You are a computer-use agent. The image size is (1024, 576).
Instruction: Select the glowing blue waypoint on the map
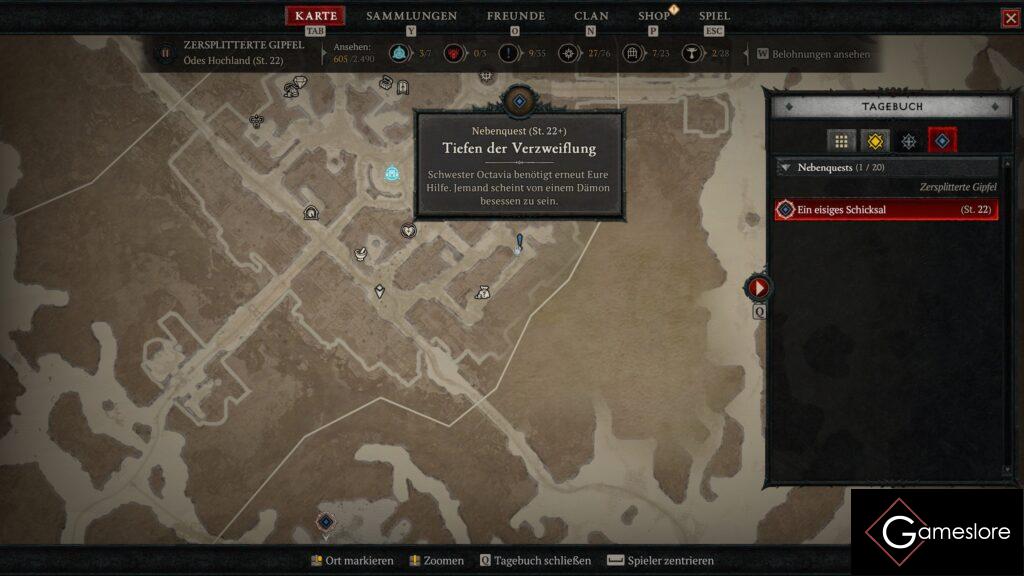tap(392, 174)
